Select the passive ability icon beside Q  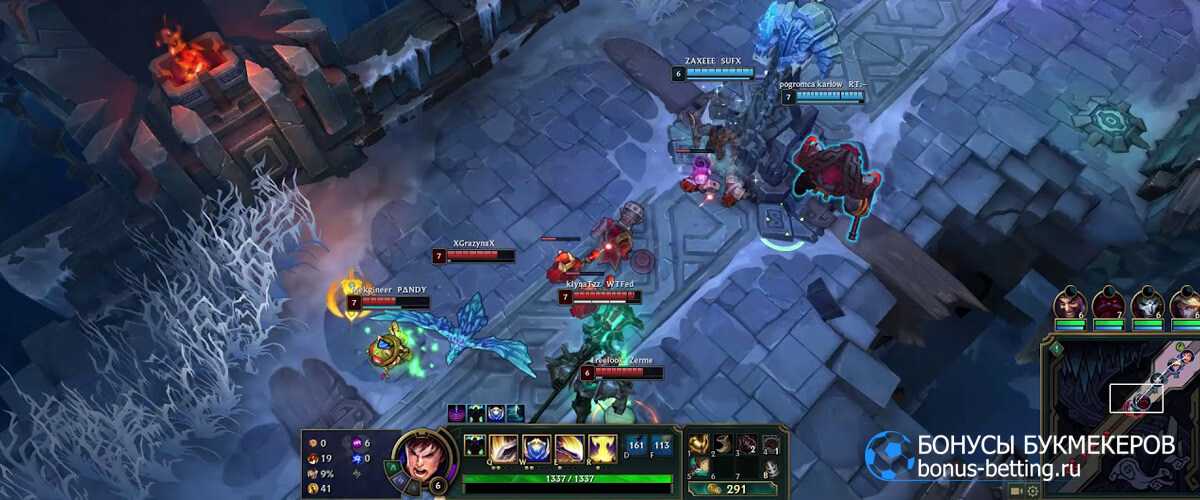point(476,443)
